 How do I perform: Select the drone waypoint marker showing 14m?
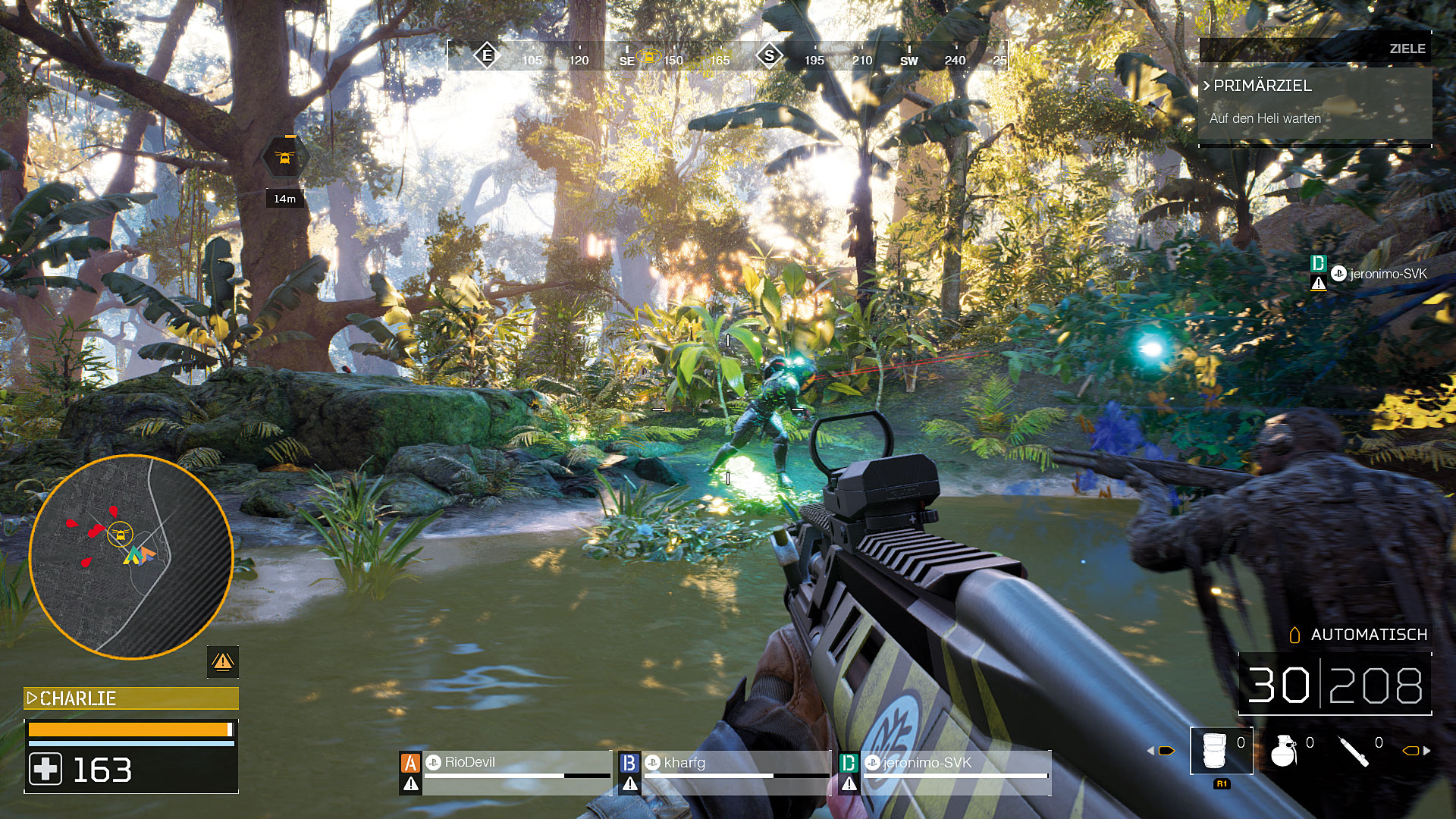tap(285, 158)
